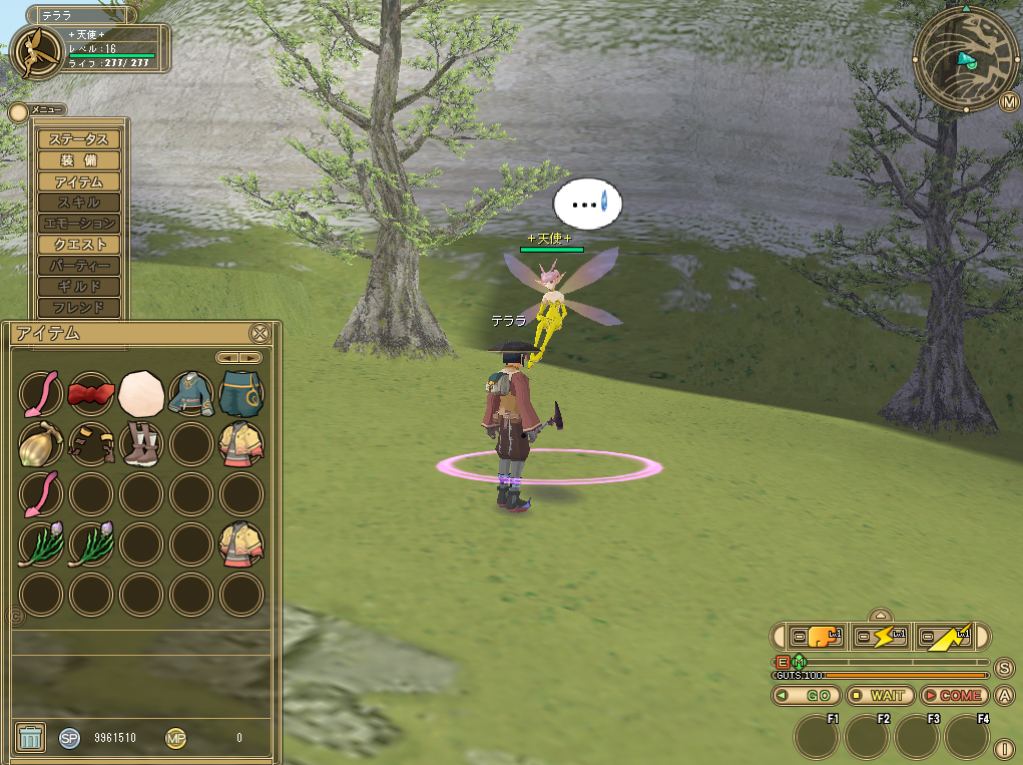This screenshot has height=765, width=1023.
Task: Close the アイテム inventory window
Action: pos(259,334)
